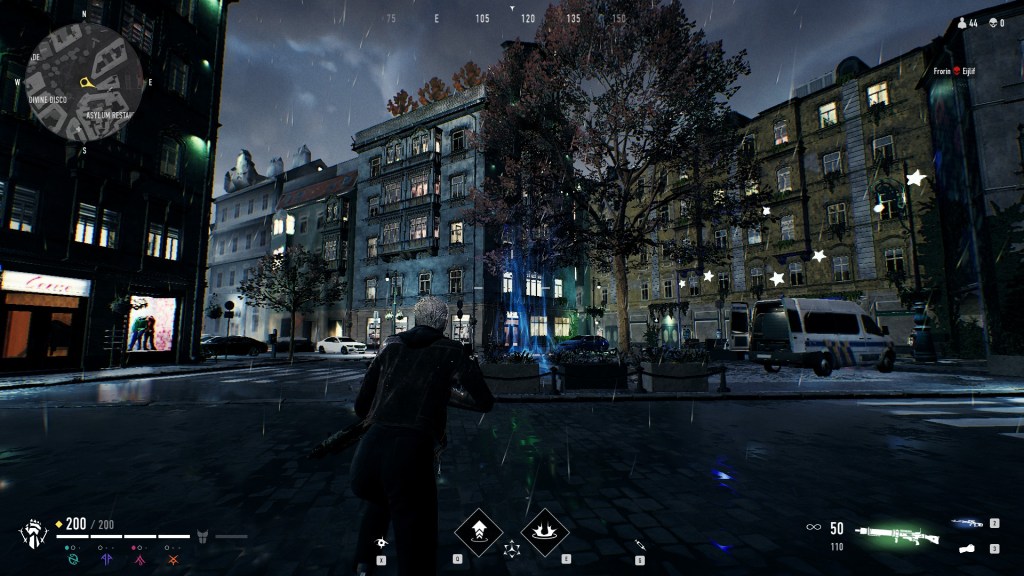Click the compass heading strip
Image resolution: width=1024 pixels, height=576 pixels.
click(x=512, y=18)
